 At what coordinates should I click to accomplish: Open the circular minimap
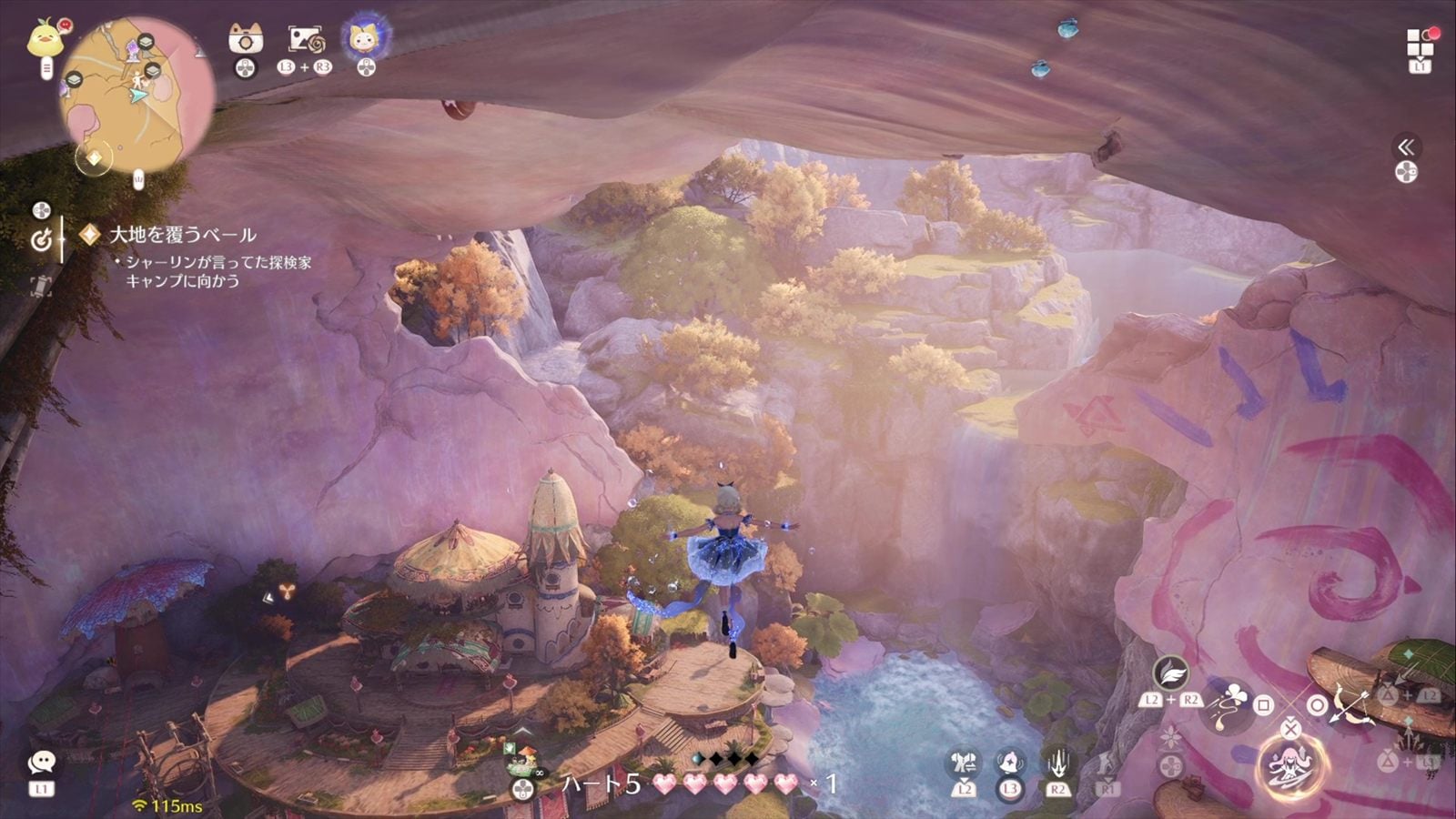(x=136, y=96)
